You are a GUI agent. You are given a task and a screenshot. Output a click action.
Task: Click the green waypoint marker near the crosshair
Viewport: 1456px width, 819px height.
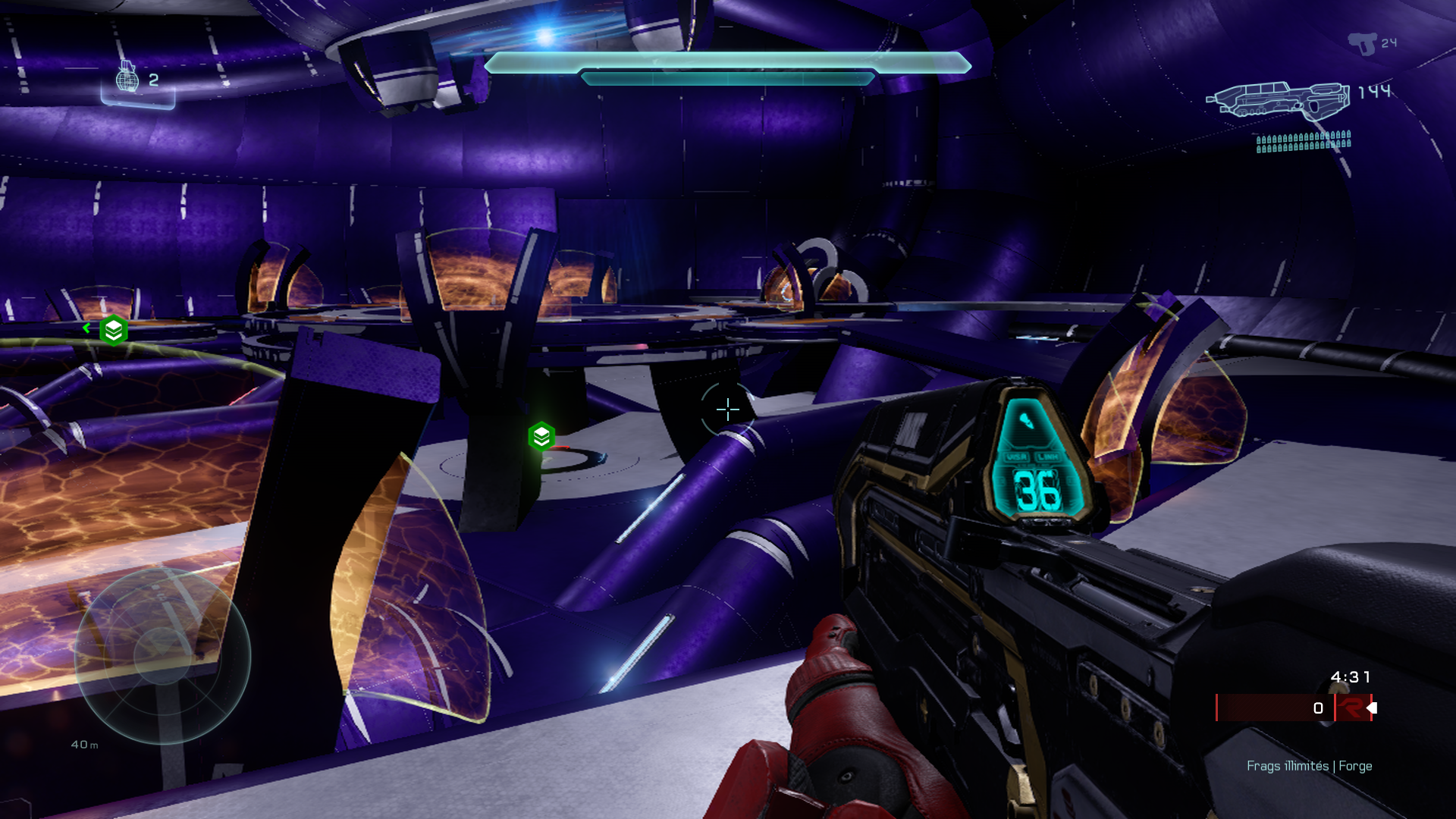(x=541, y=437)
